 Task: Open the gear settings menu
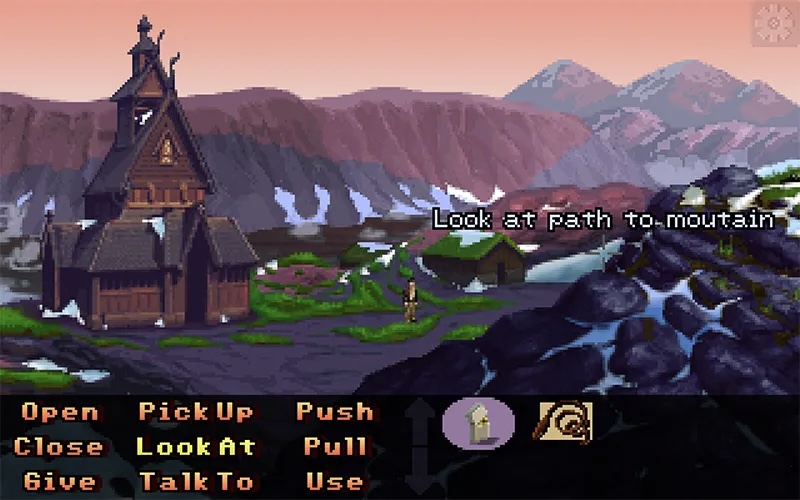pyautogui.click(x=775, y=22)
